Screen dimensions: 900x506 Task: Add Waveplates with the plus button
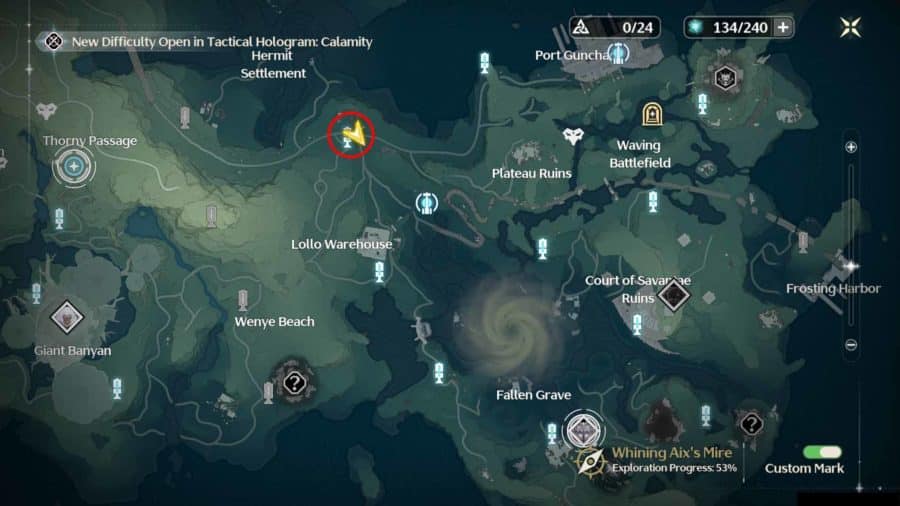(783, 27)
